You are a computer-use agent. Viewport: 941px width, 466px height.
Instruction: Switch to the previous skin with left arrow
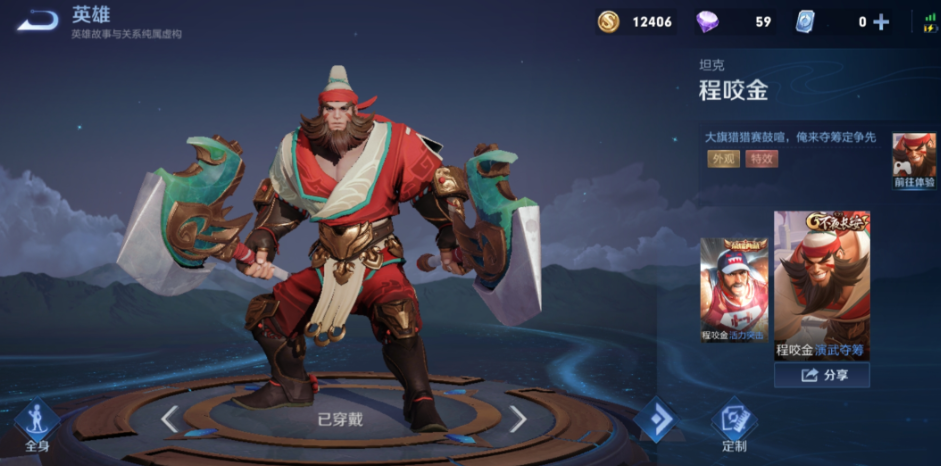click(170, 418)
